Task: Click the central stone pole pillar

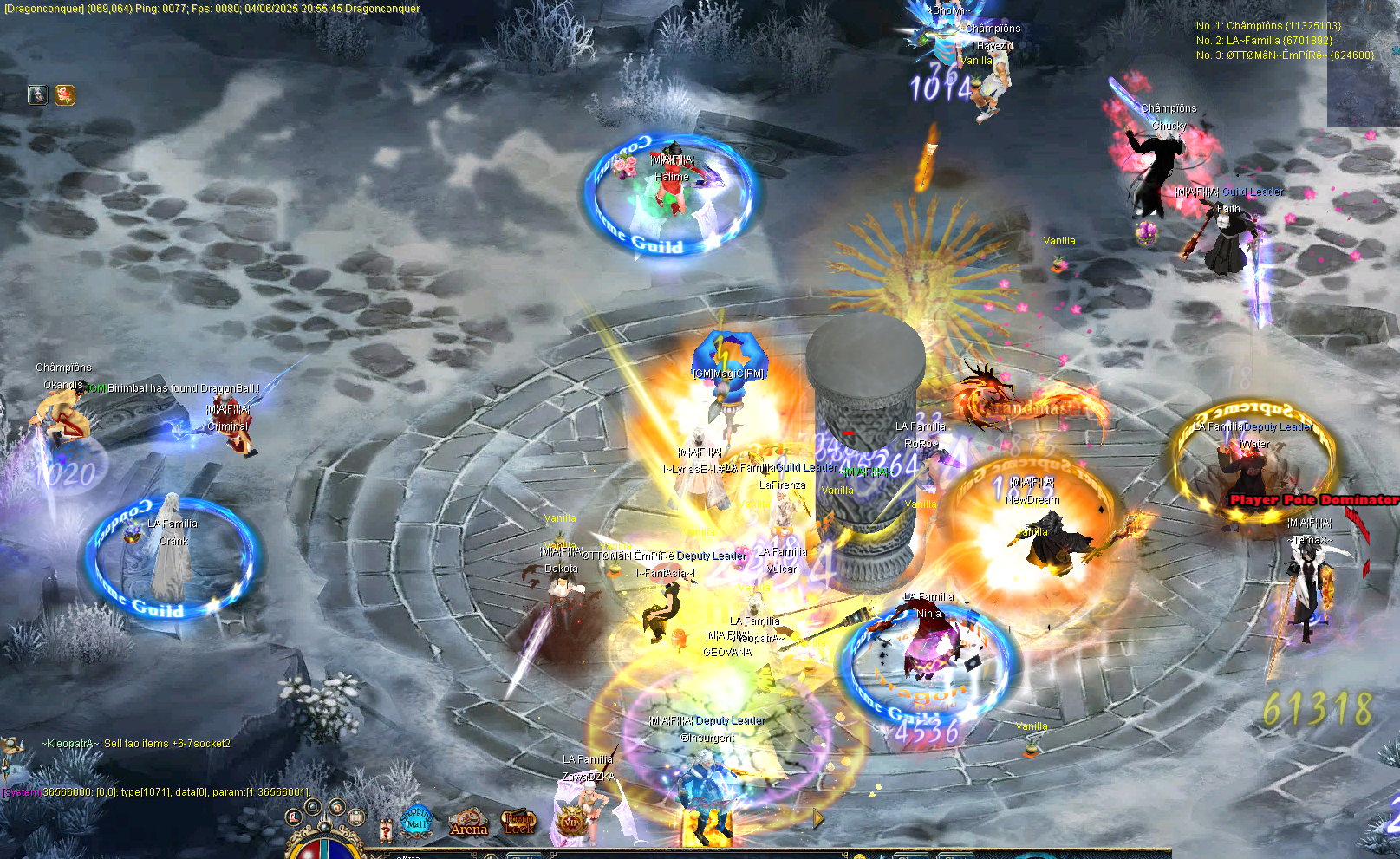Action: tap(867, 433)
